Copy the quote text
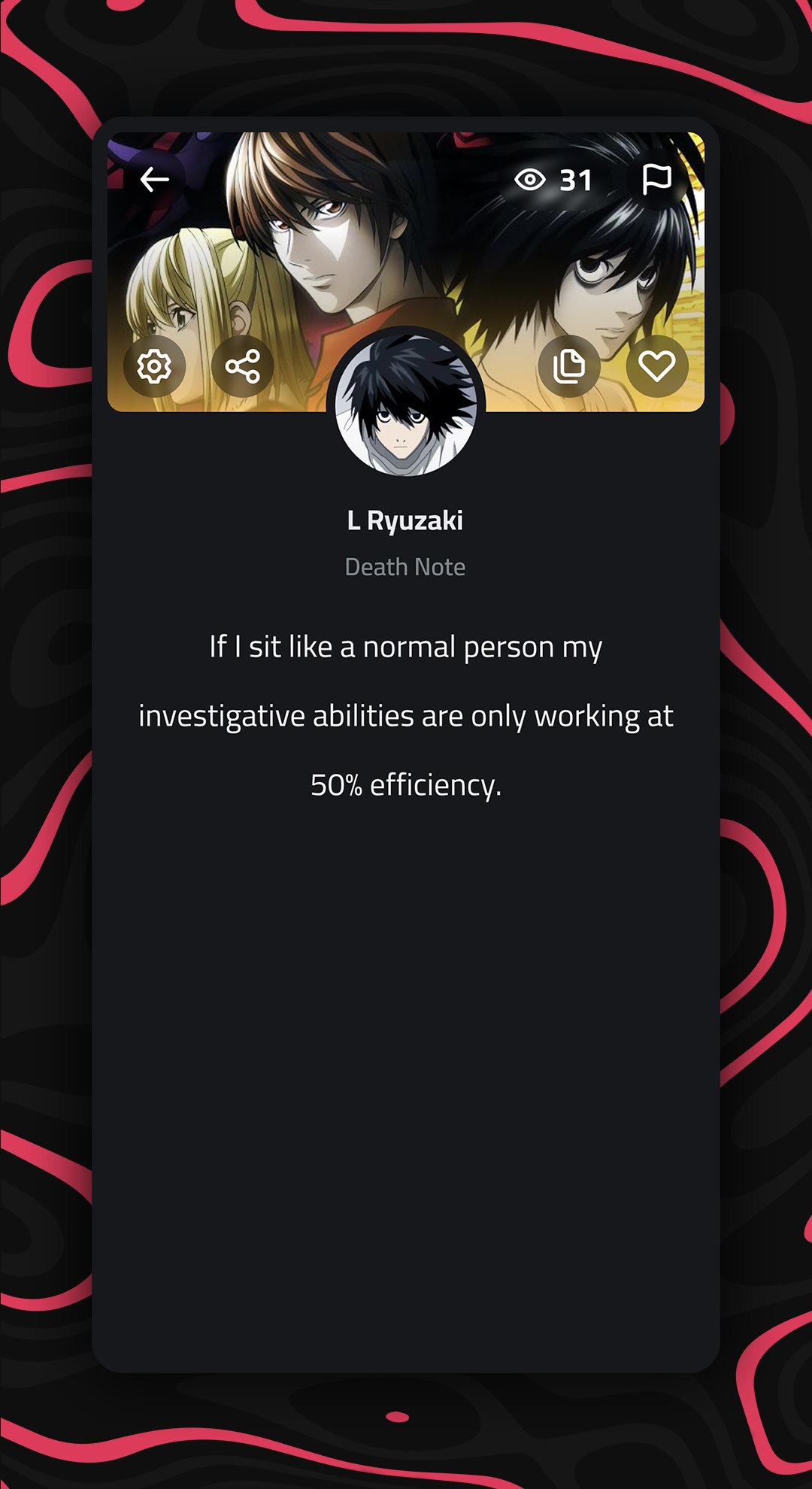This screenshot has width=812, height=1489. [569, 366]
